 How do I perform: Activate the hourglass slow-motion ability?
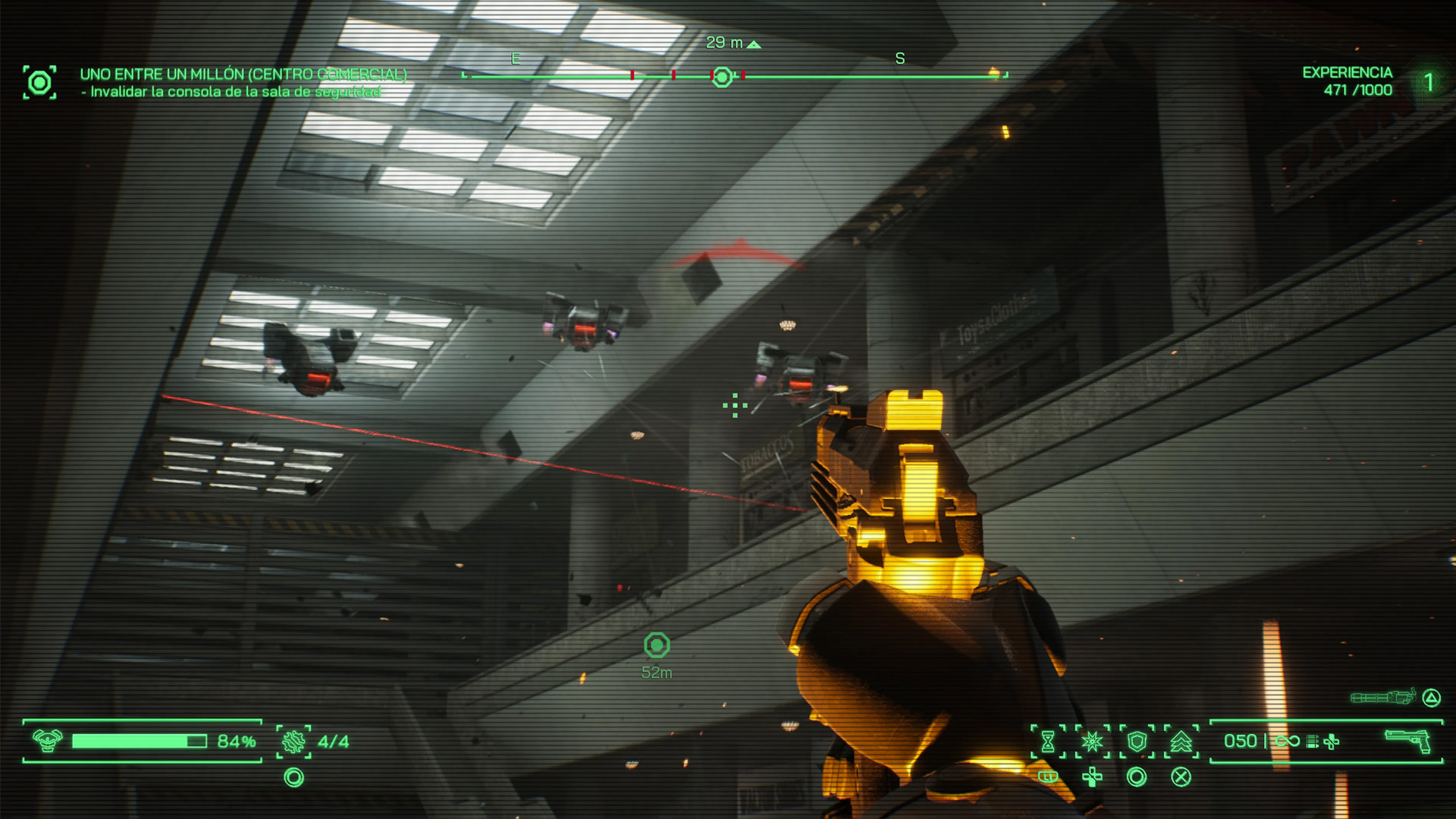pos(1048,741)
